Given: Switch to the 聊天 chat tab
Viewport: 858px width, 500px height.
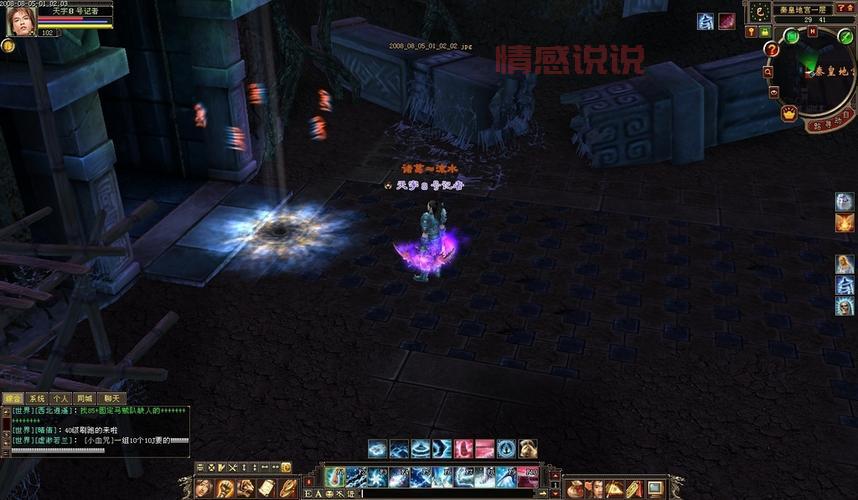Looking at the screenshot, I should point(110,398).
